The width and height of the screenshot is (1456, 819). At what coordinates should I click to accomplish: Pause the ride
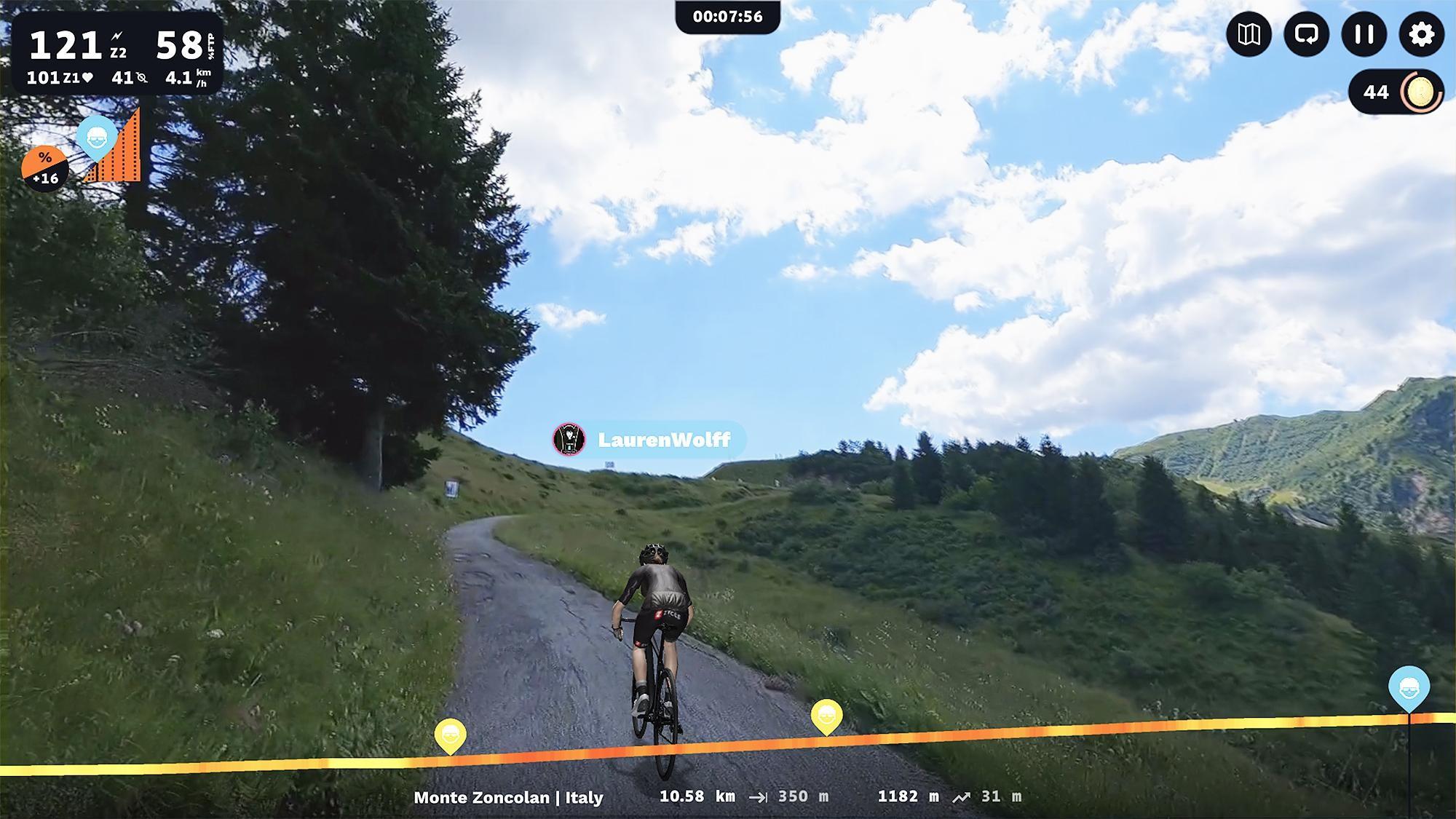[x=1364, y=34]
